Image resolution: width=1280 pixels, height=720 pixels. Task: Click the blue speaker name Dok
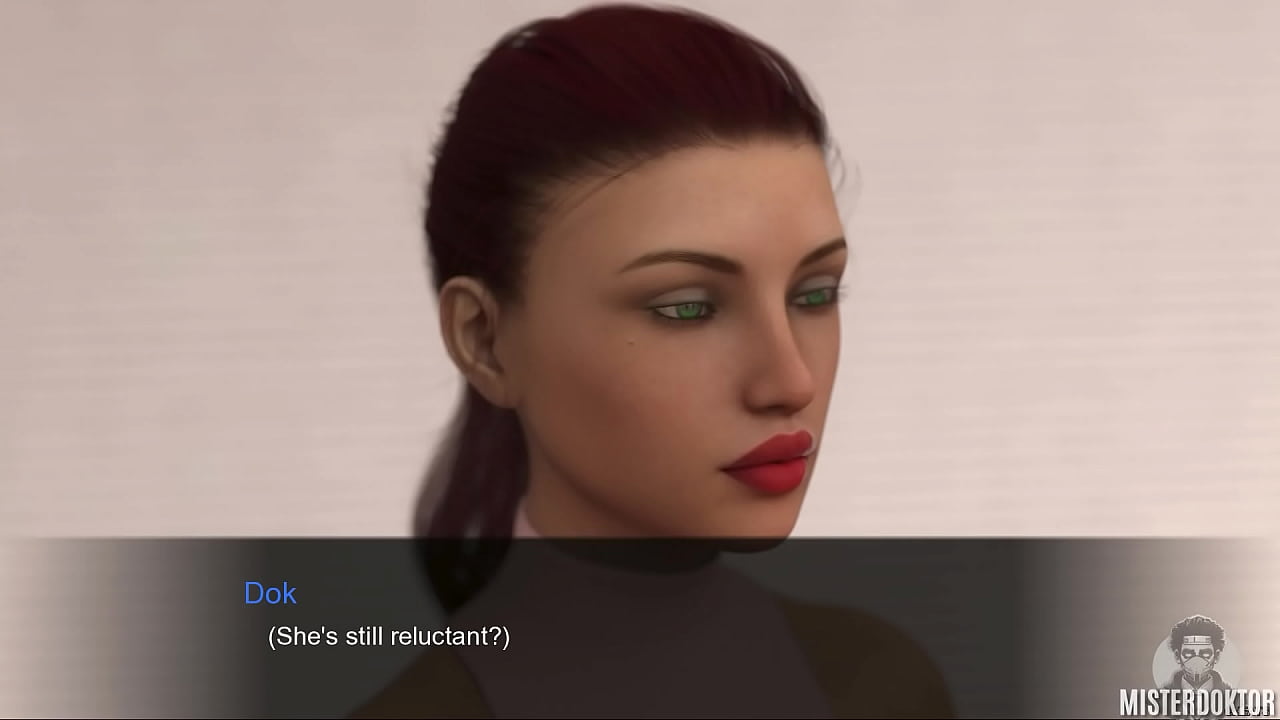271,594
